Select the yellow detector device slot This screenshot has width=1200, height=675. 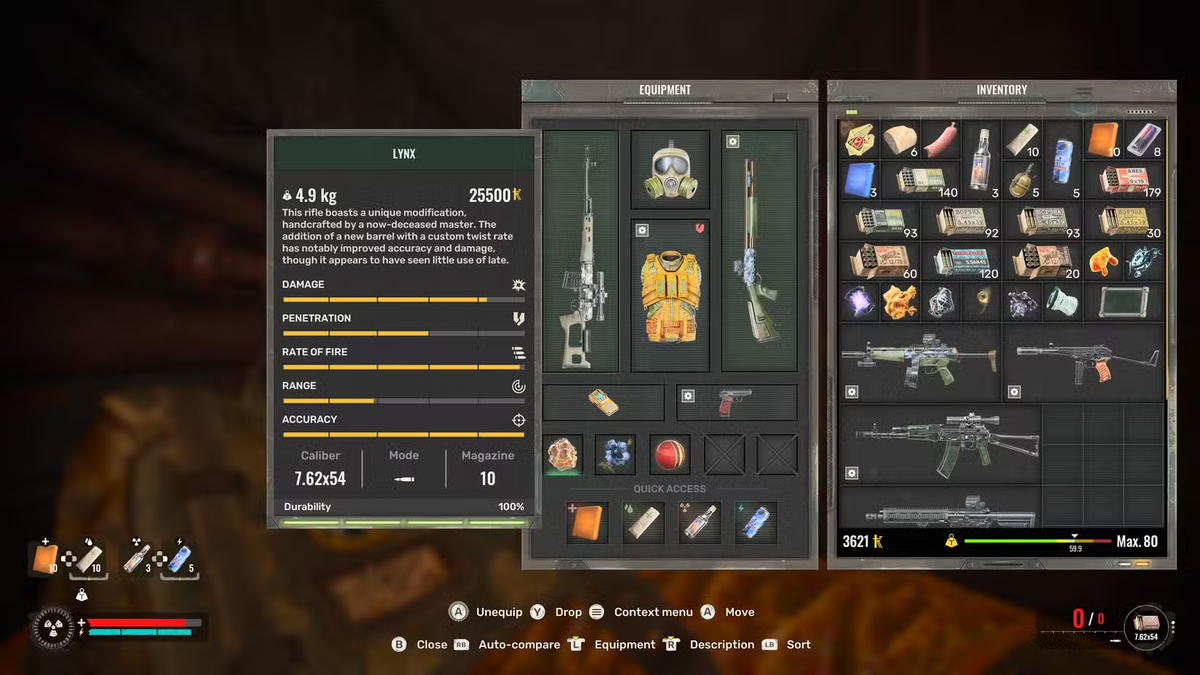602,402
